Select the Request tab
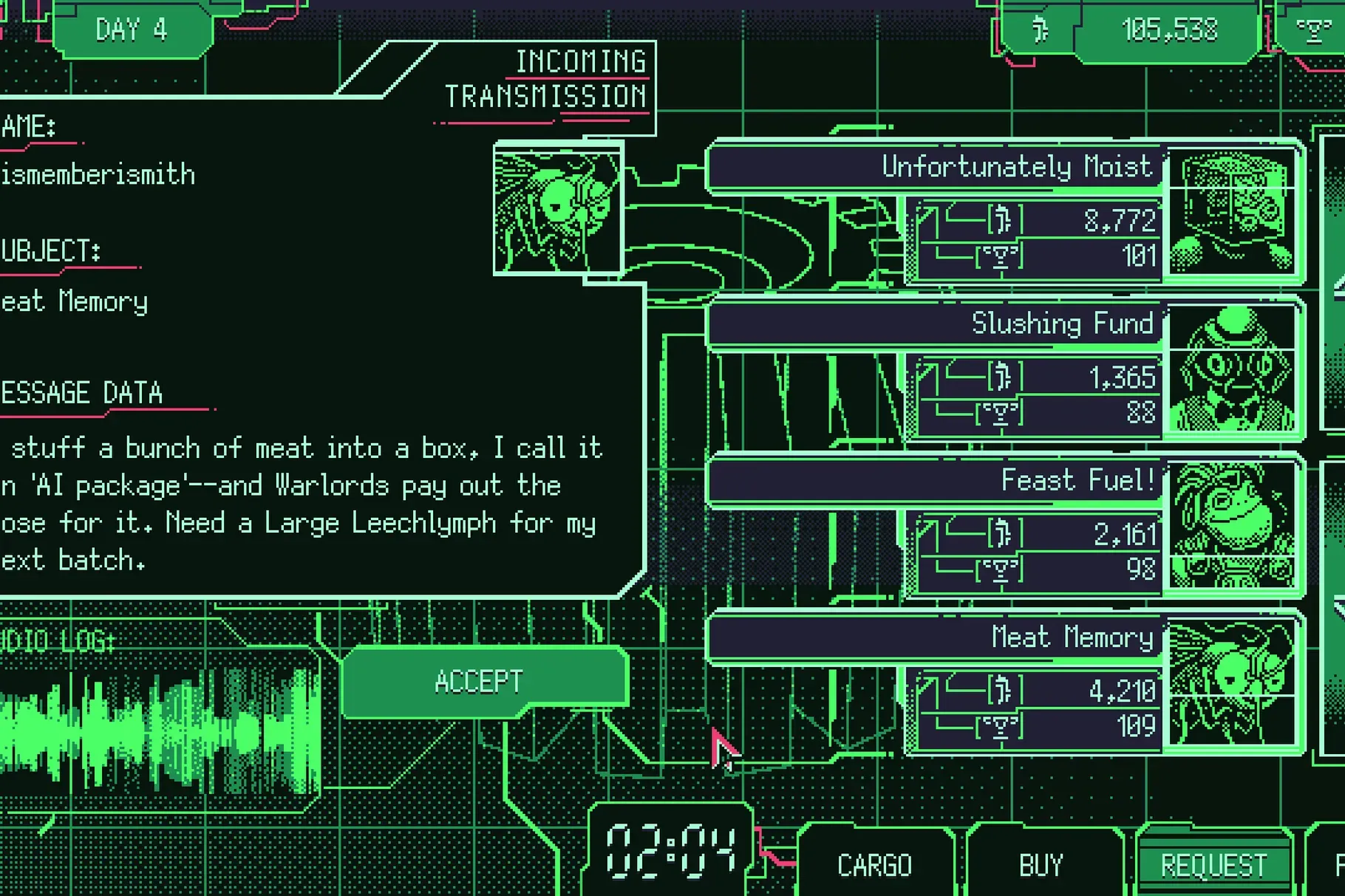The image size is (1345, 896). 1213,864
